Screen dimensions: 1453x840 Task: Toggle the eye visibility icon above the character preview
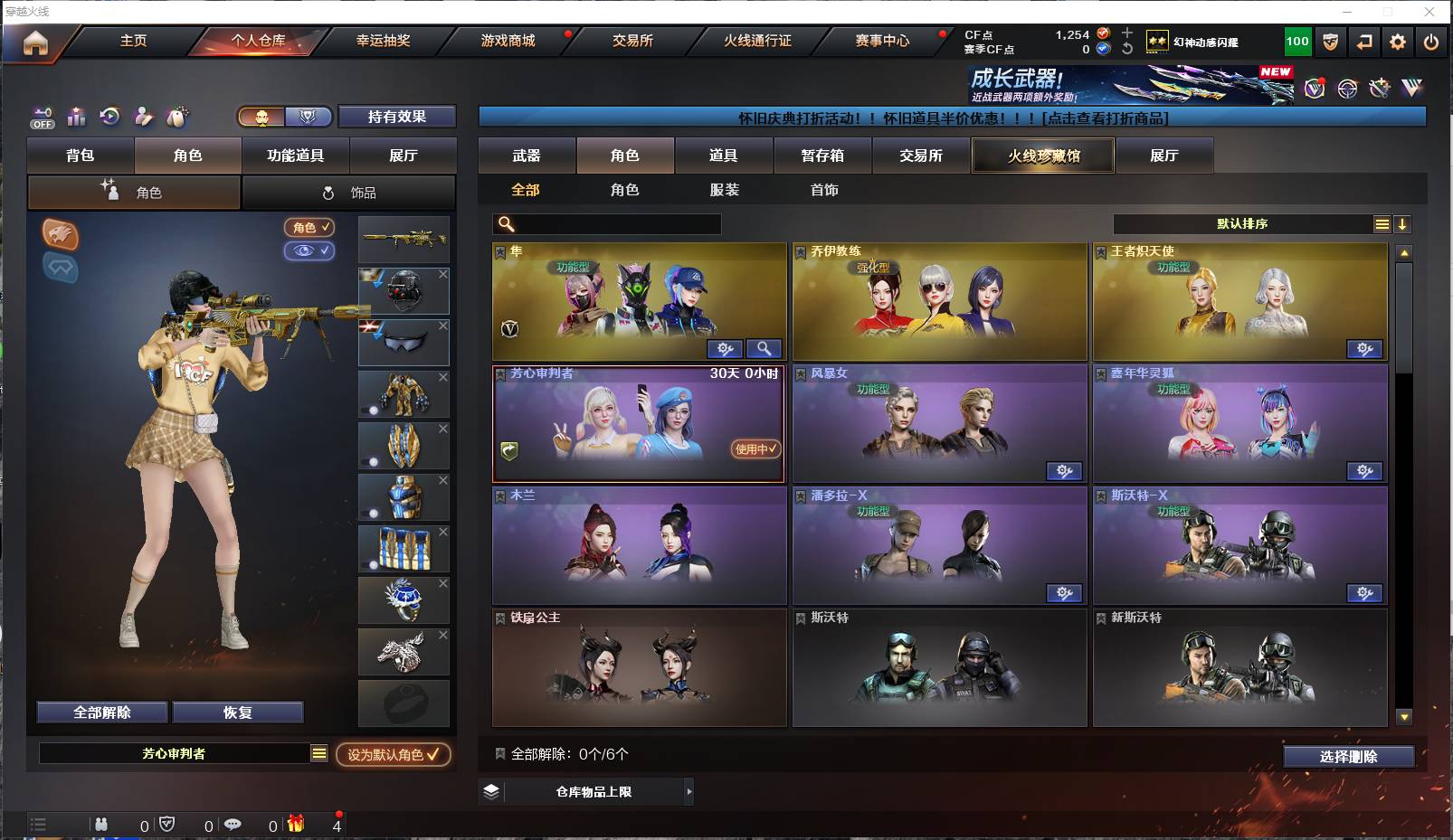(310, 251)
